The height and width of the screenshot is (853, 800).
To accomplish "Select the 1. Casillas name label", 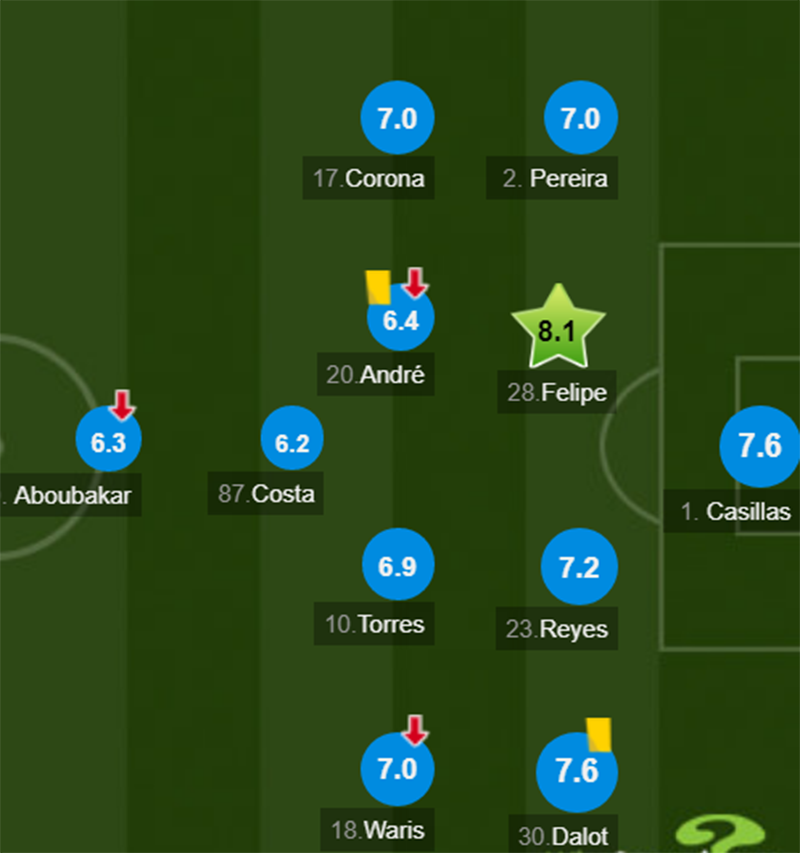I will [736, 512].
